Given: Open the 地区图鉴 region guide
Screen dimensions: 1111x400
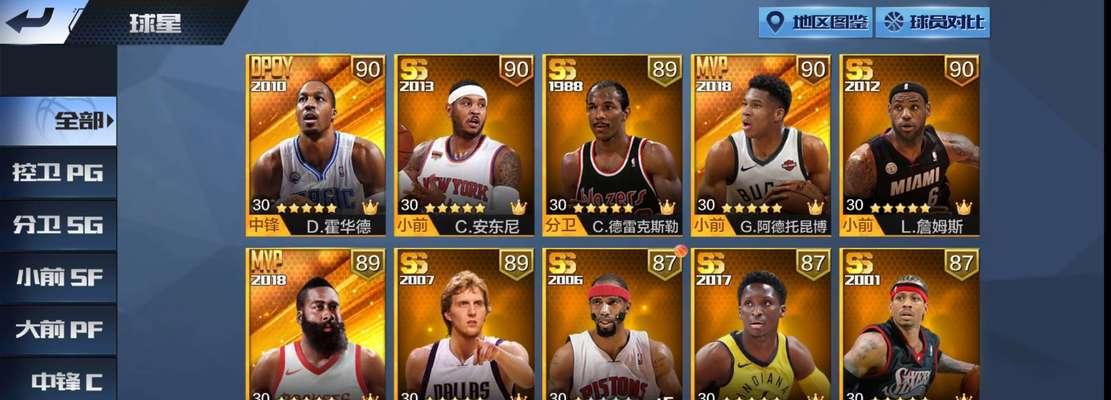Looking at the screenshot, I should [x=815, y=22].
